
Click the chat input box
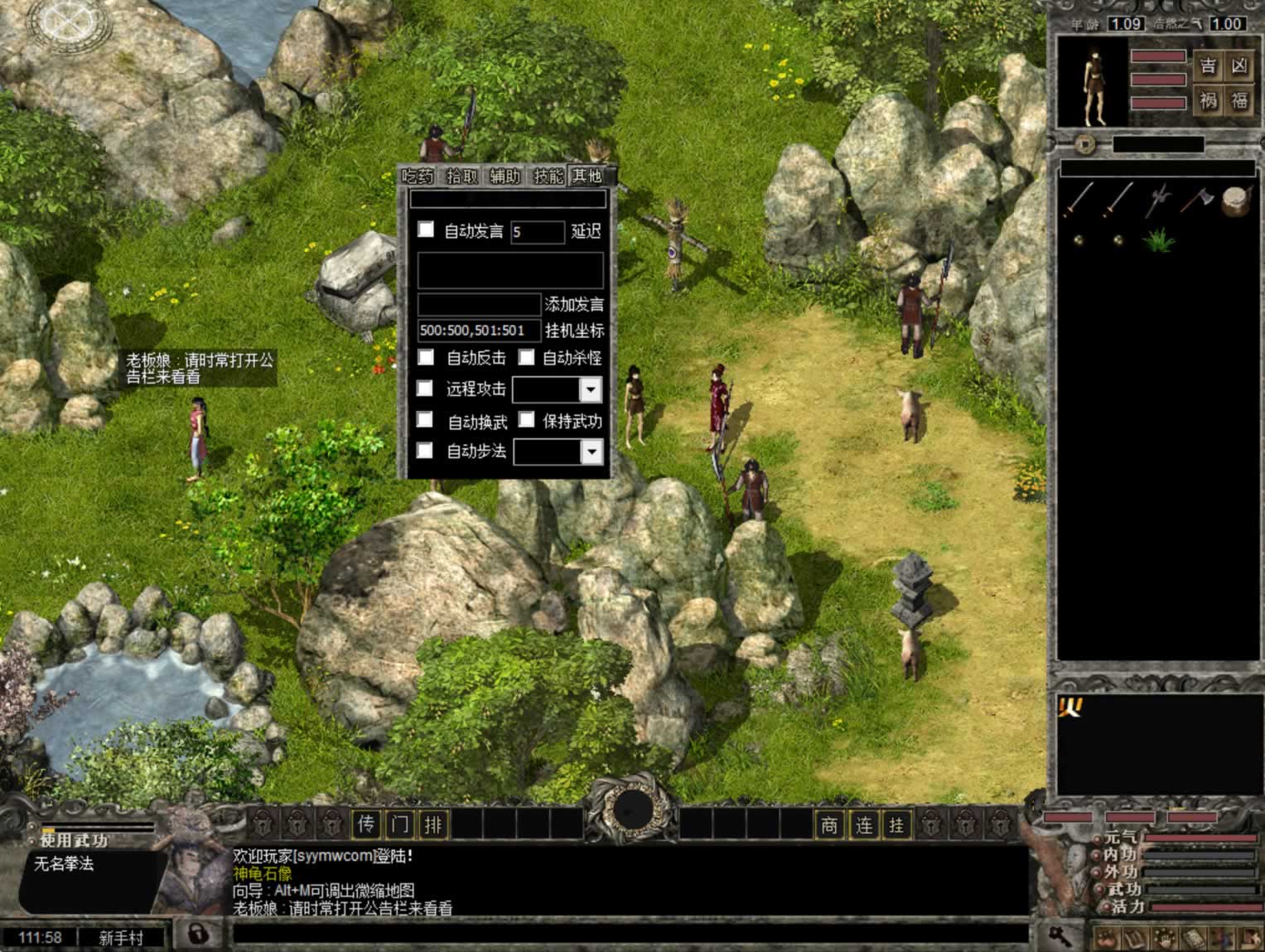[x=630, y=935]
